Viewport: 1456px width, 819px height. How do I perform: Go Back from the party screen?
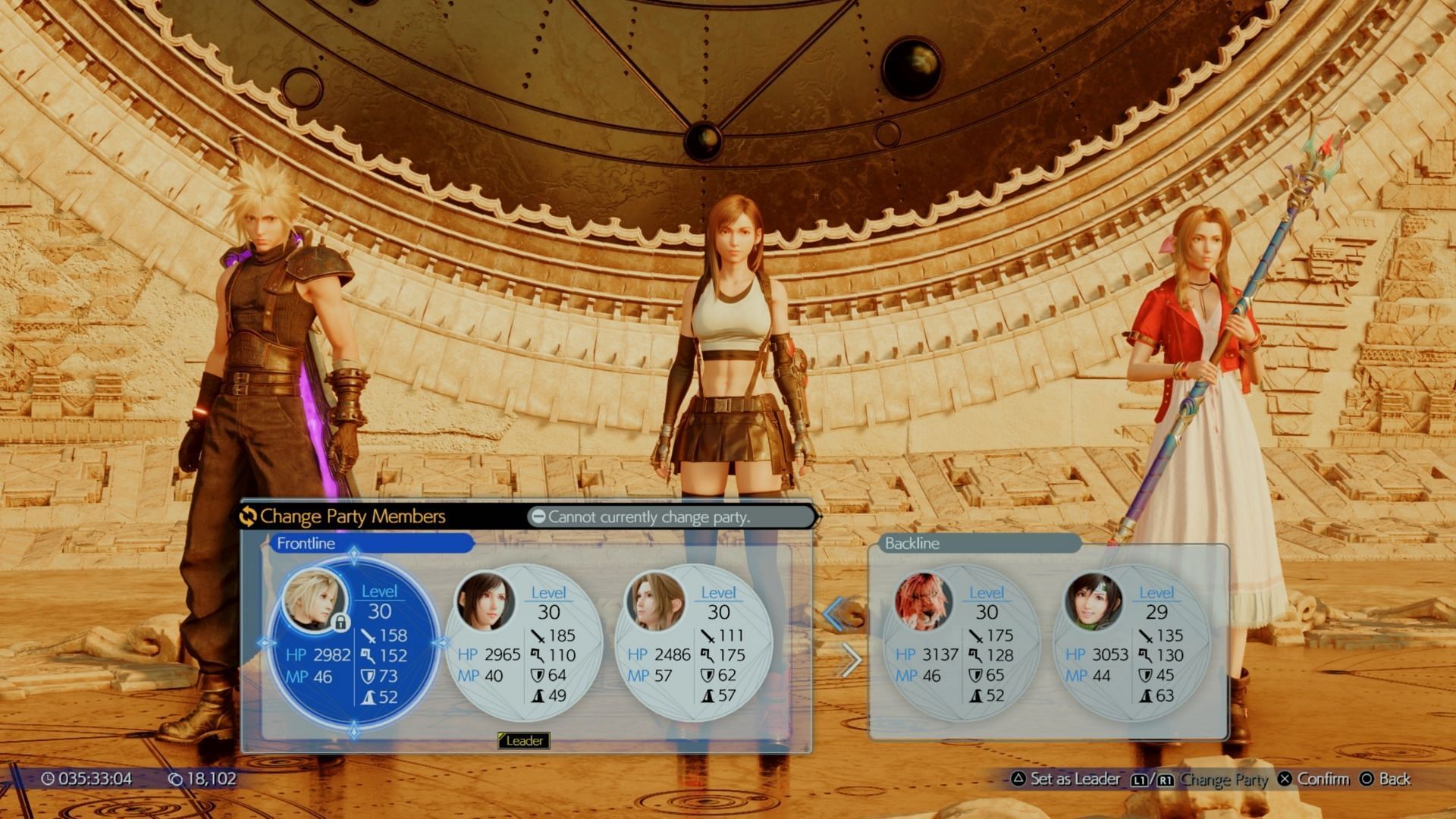click(1385, 779)
